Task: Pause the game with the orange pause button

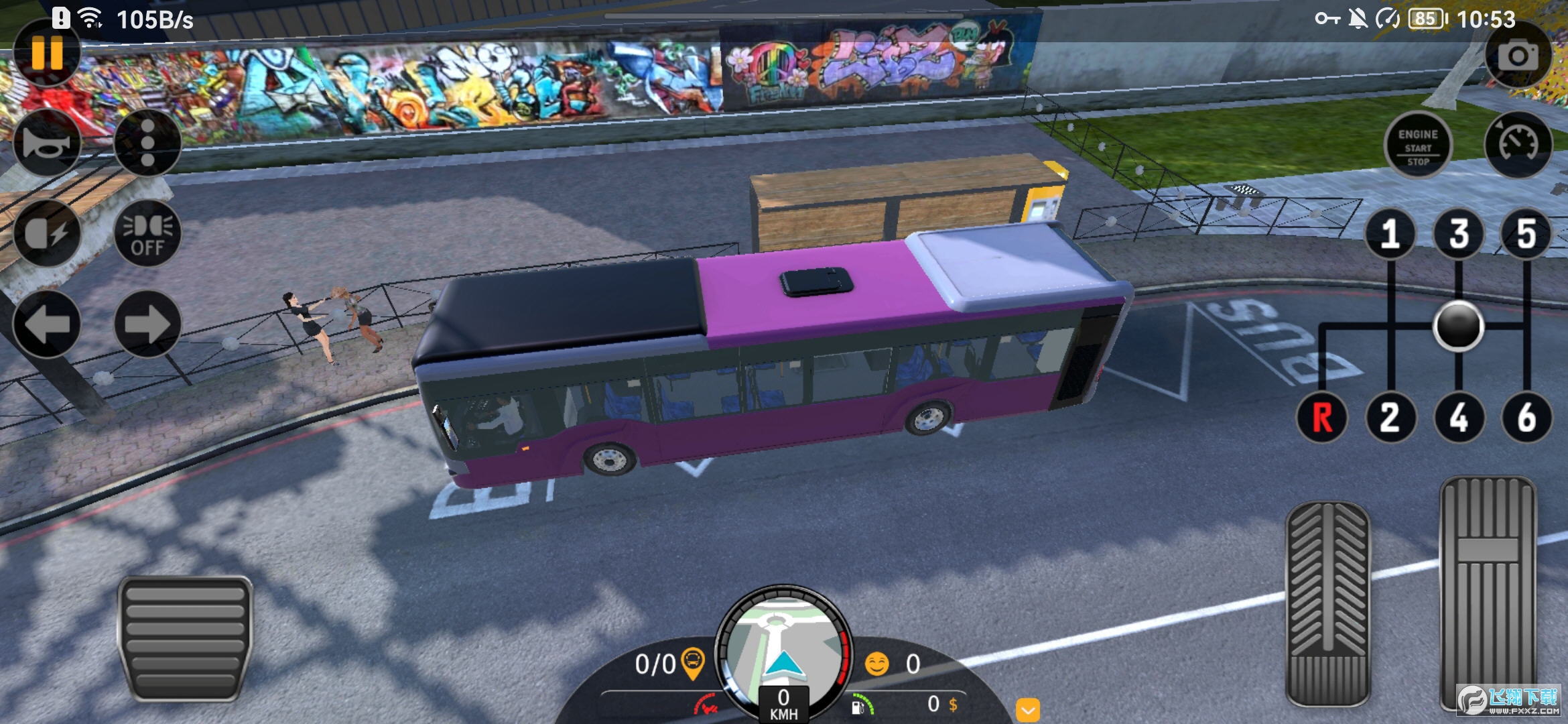Action: tap(47, 52)
